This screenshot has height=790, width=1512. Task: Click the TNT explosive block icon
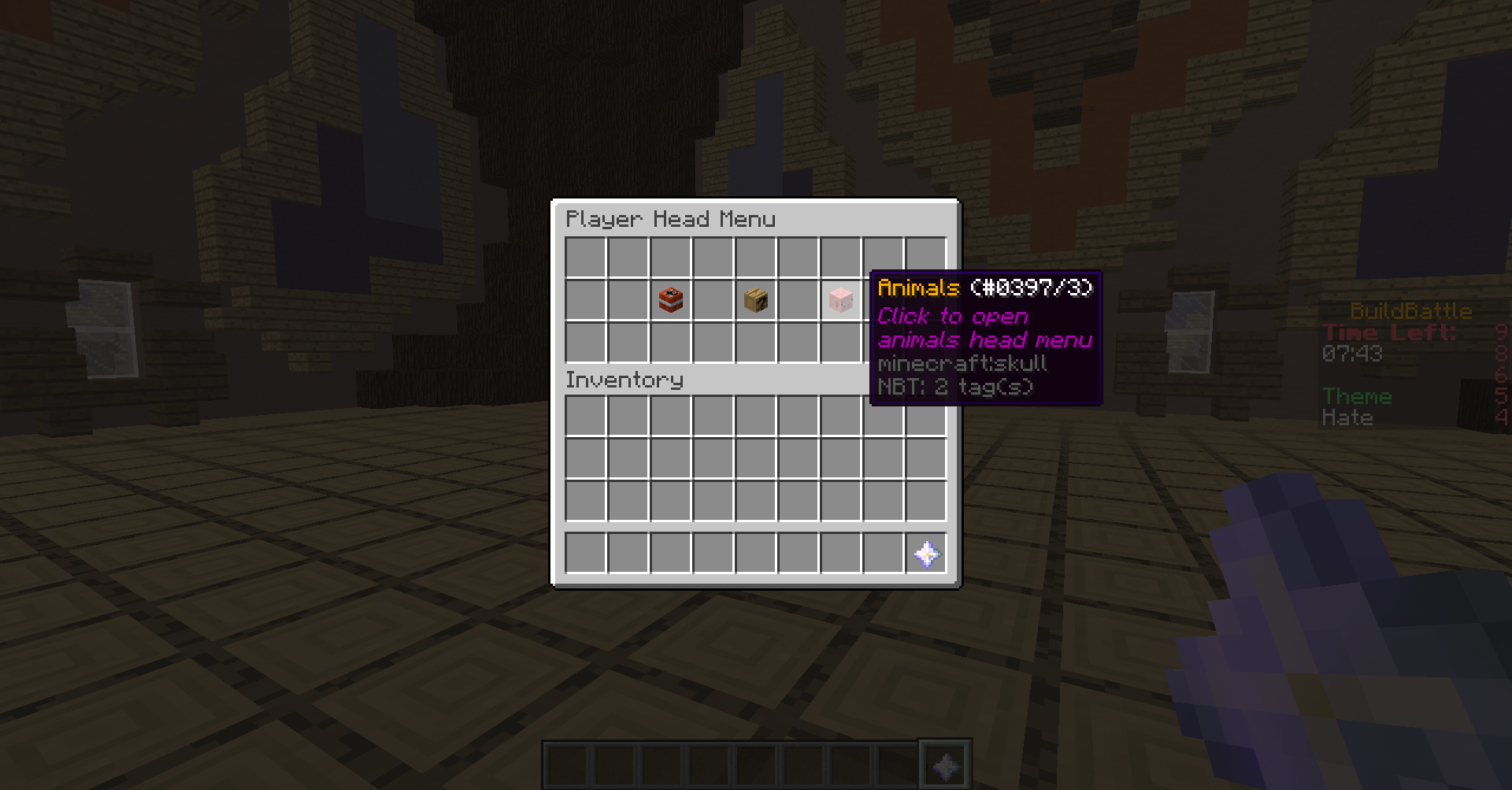[669, 299]
